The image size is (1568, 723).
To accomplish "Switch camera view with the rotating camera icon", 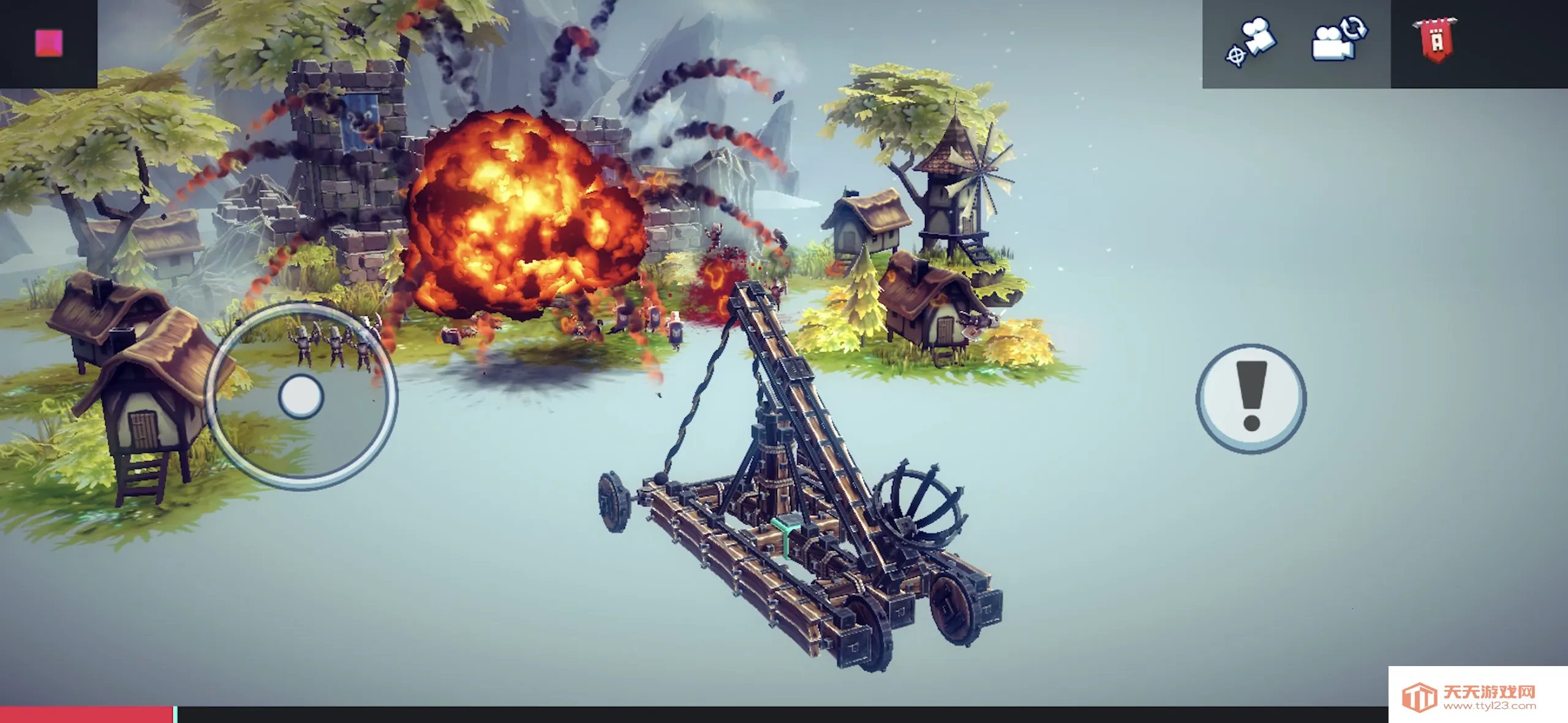I will coord(1340,39).
